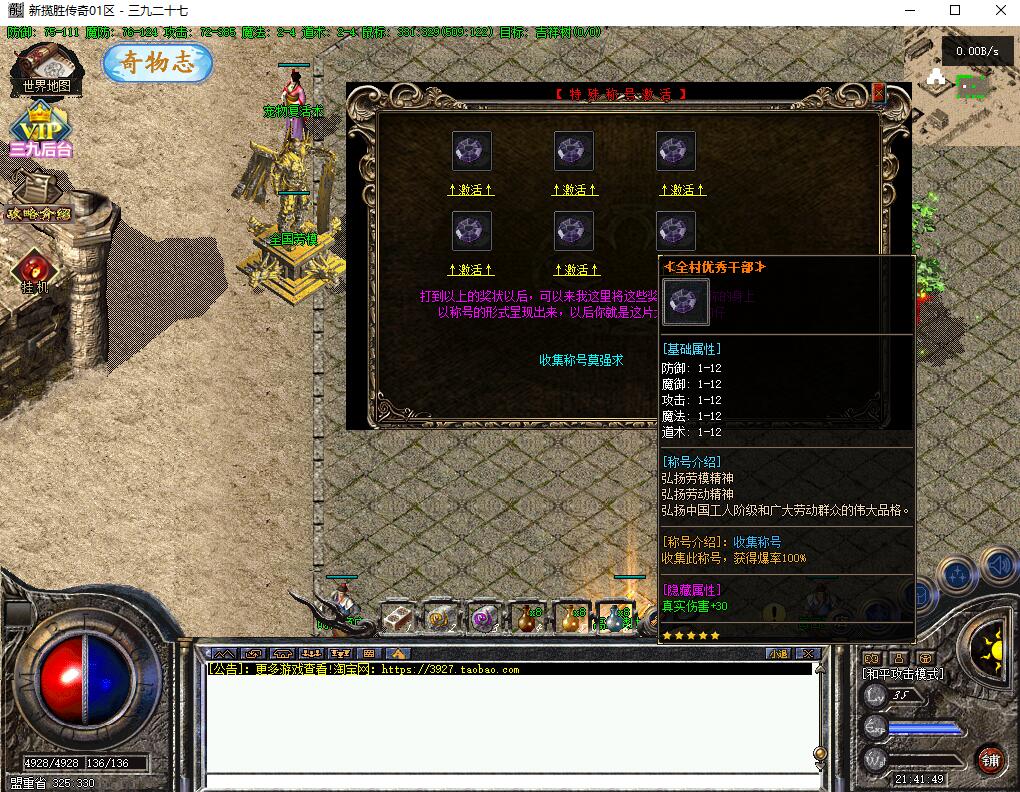Viewport: 1020px width, 792px height.
Task: Toggle the sound speaker icon
Action: click(998, 567)
